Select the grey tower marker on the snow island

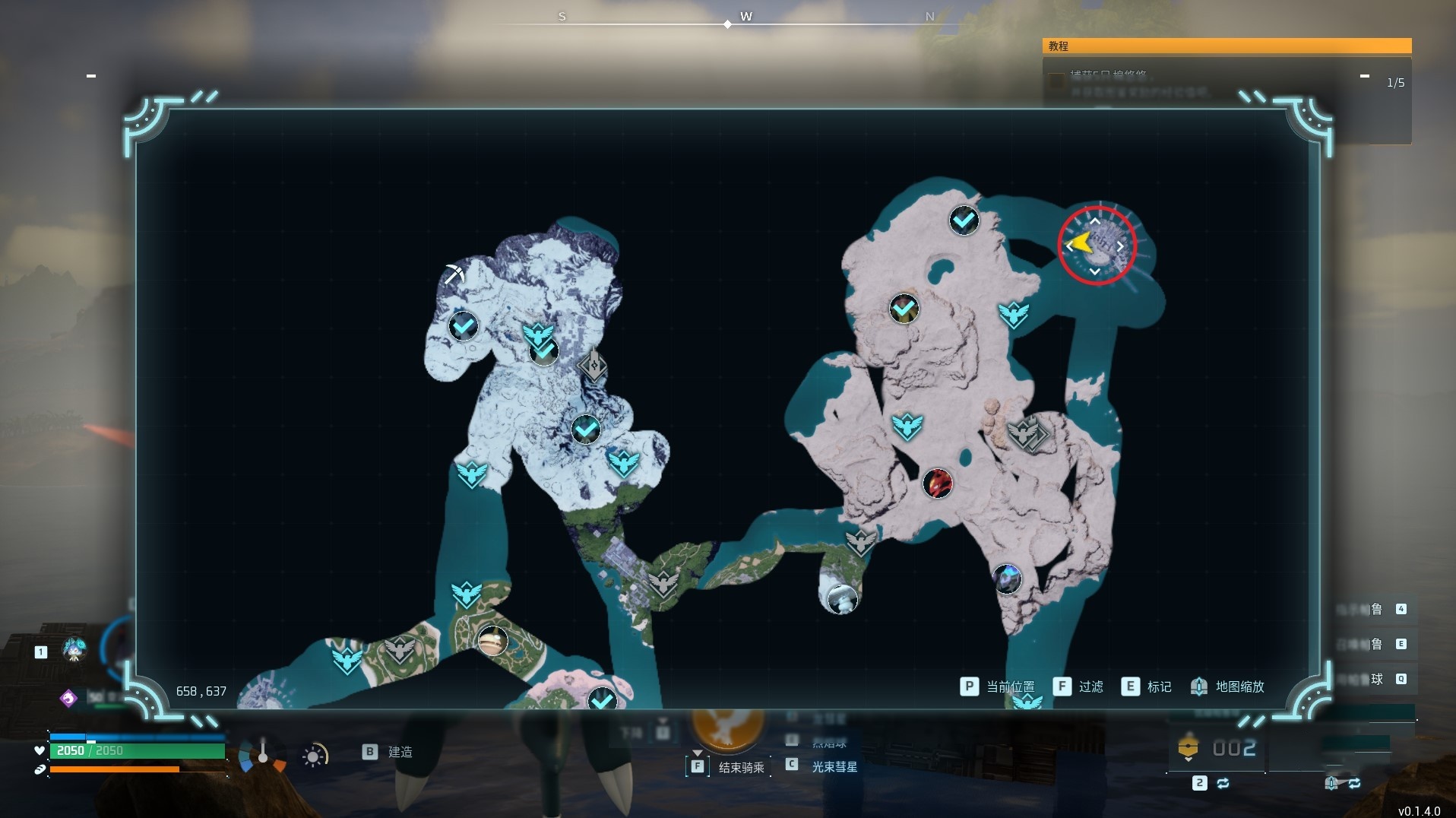[593, 366]
